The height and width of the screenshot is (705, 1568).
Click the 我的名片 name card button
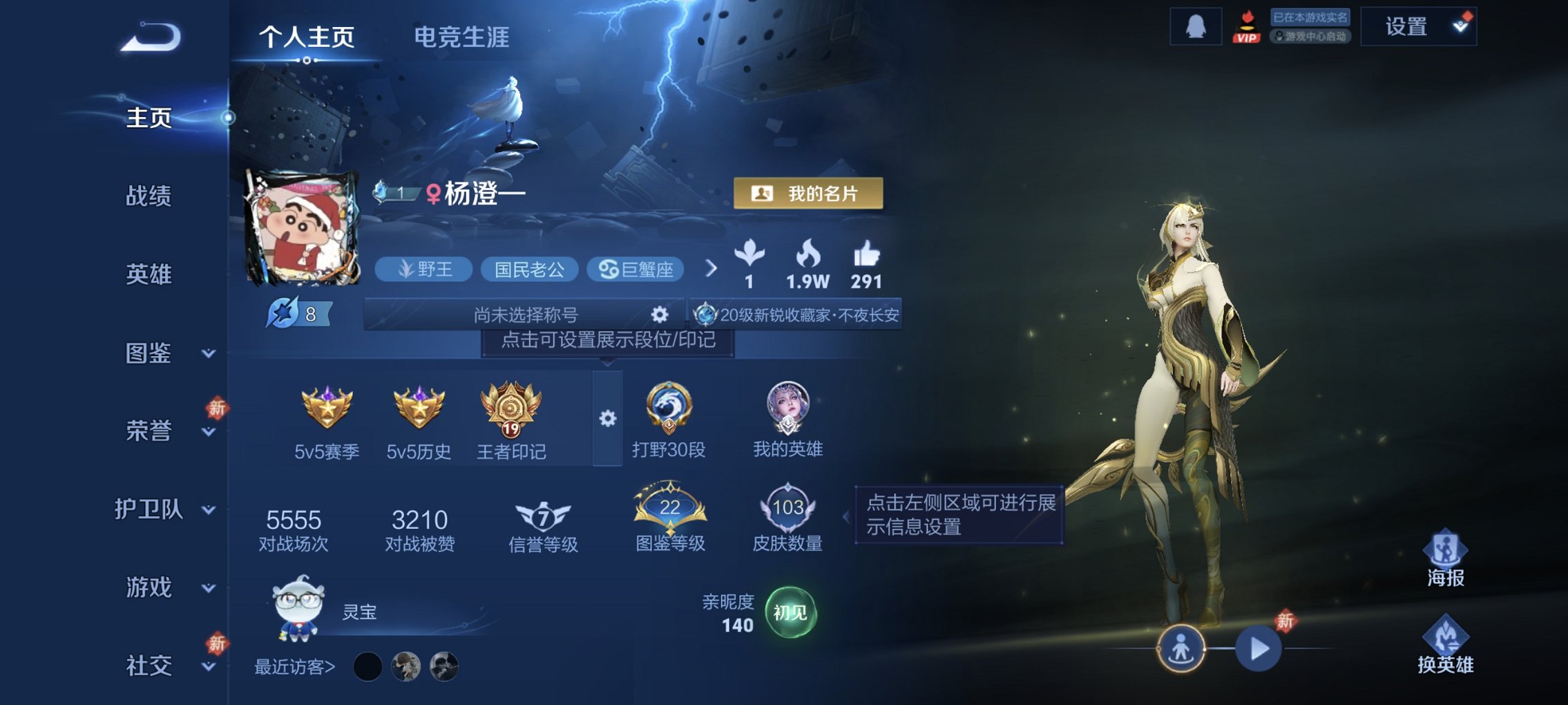pyautogui.click(x=810, y=194)
